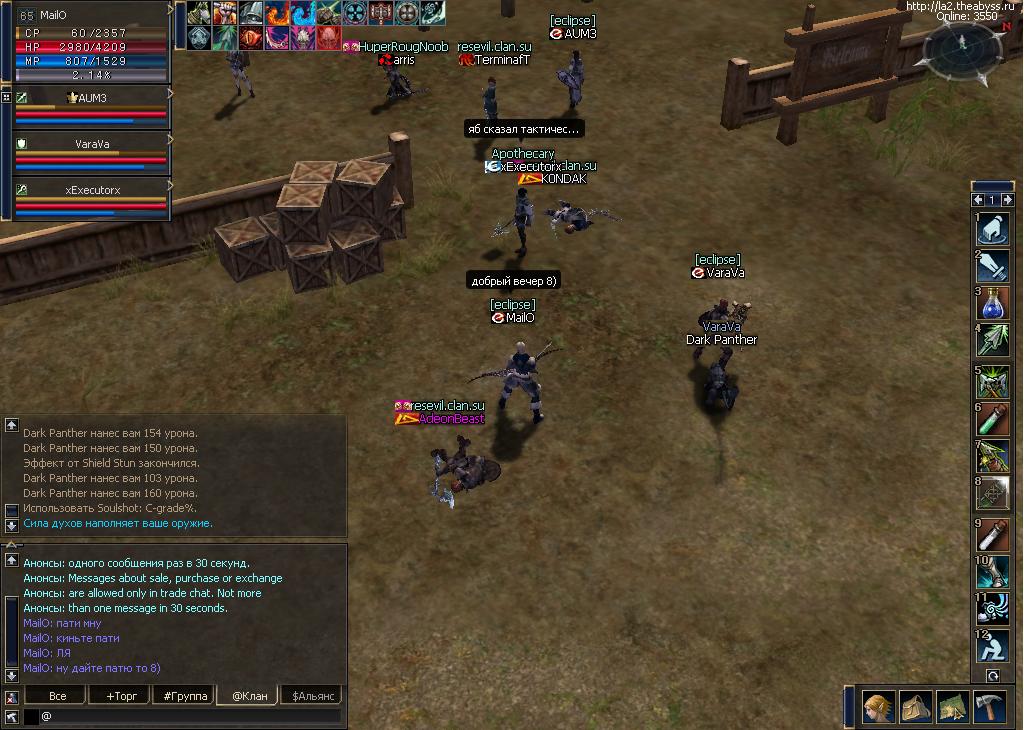Activate the blue swirl skill in slot 11

[993, 609]
